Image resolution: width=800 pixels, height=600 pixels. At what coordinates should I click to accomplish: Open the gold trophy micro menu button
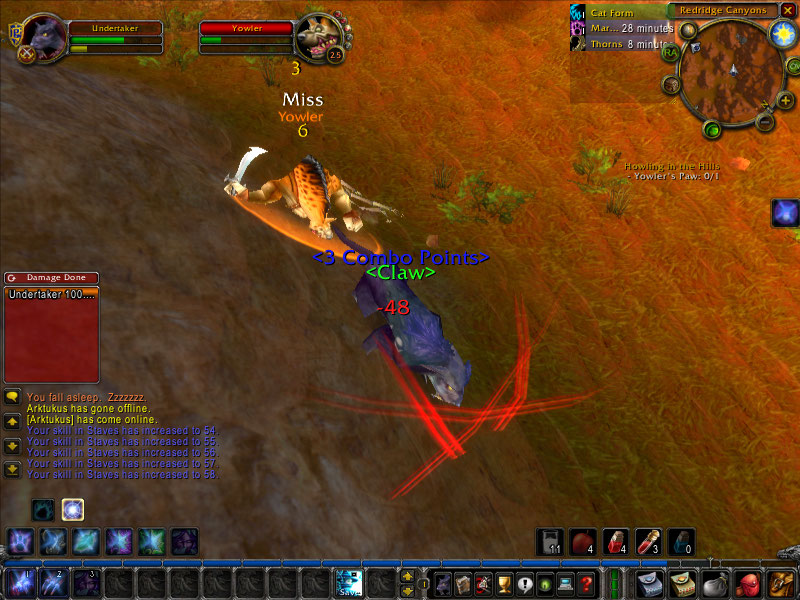click(503, 583)
